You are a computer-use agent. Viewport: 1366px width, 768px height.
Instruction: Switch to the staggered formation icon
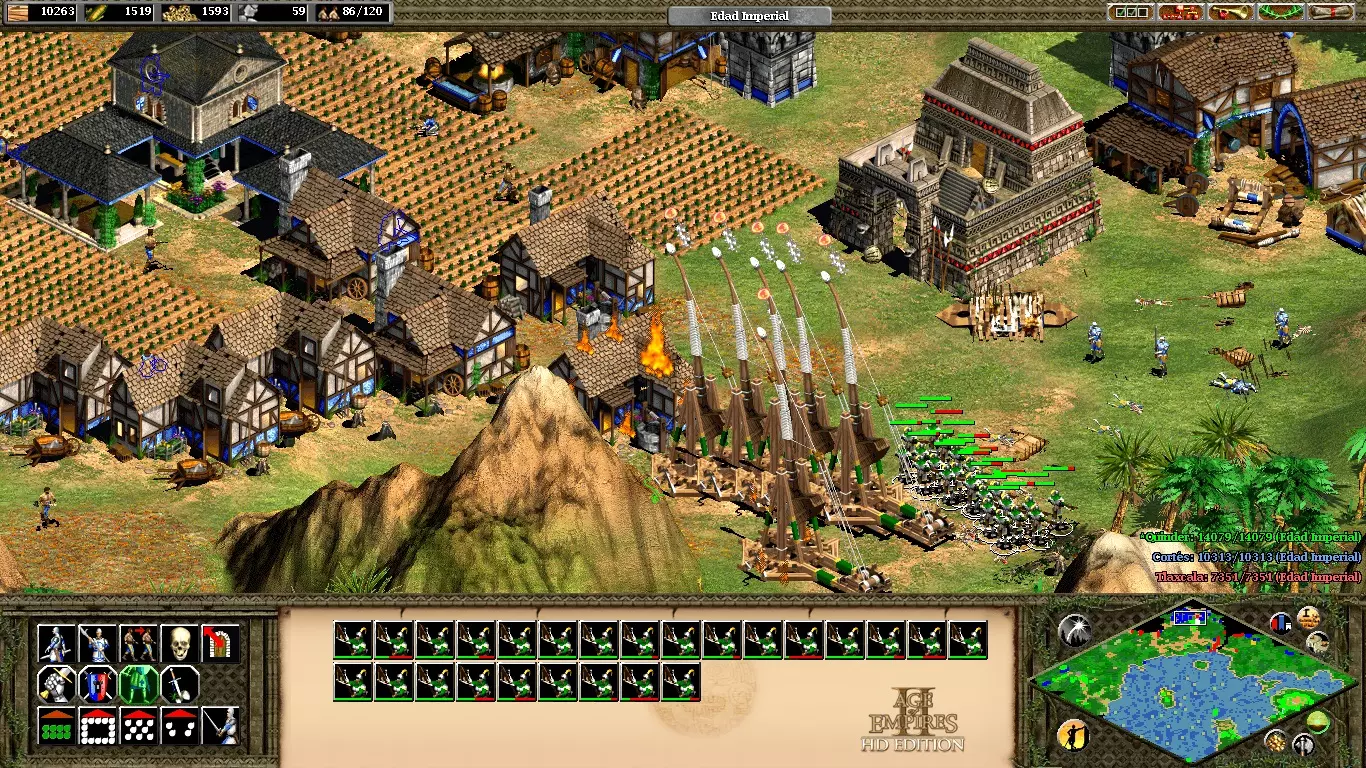tap(139, 726)
